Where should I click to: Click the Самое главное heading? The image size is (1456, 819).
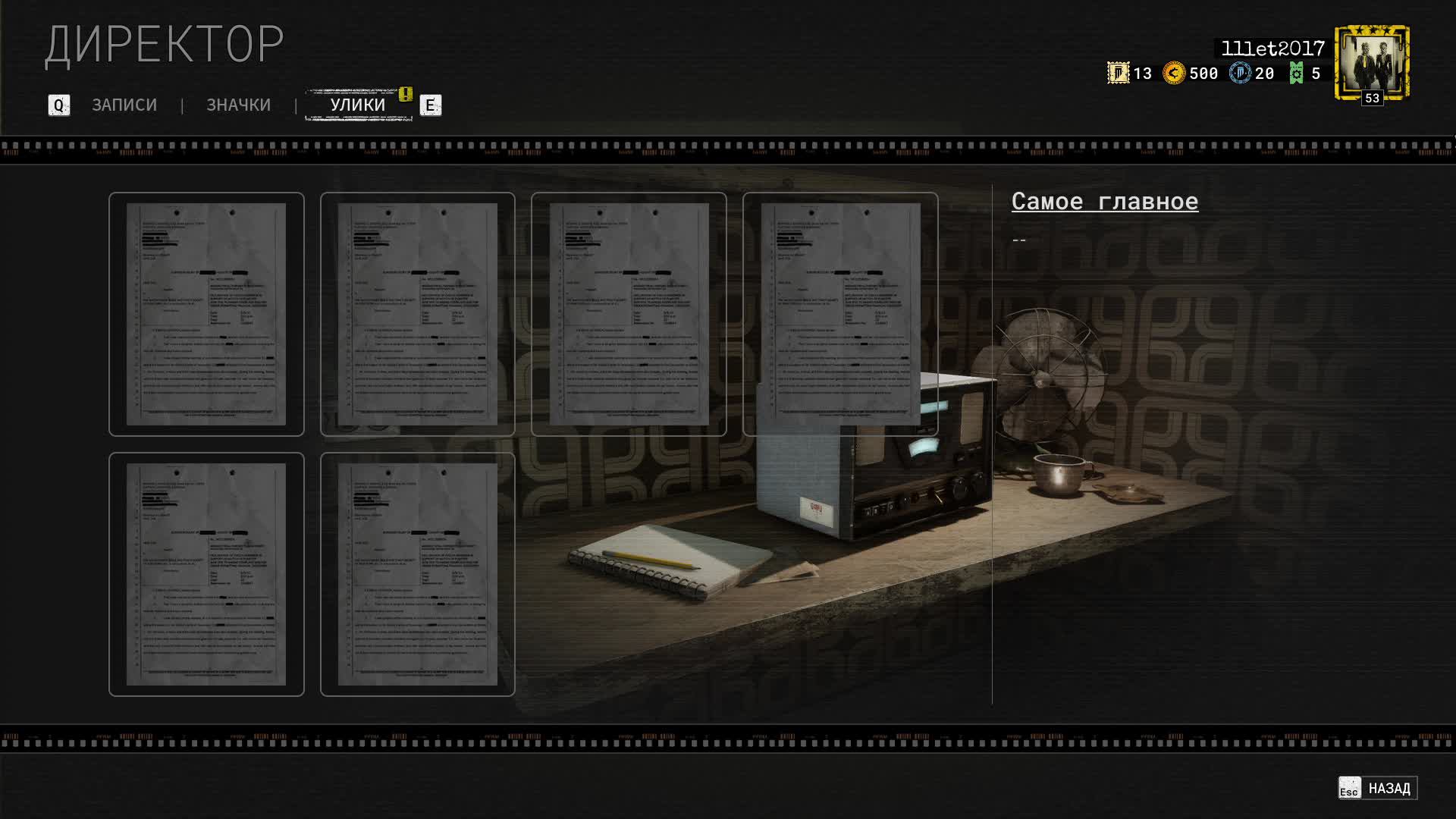[x=1106, y=201]
